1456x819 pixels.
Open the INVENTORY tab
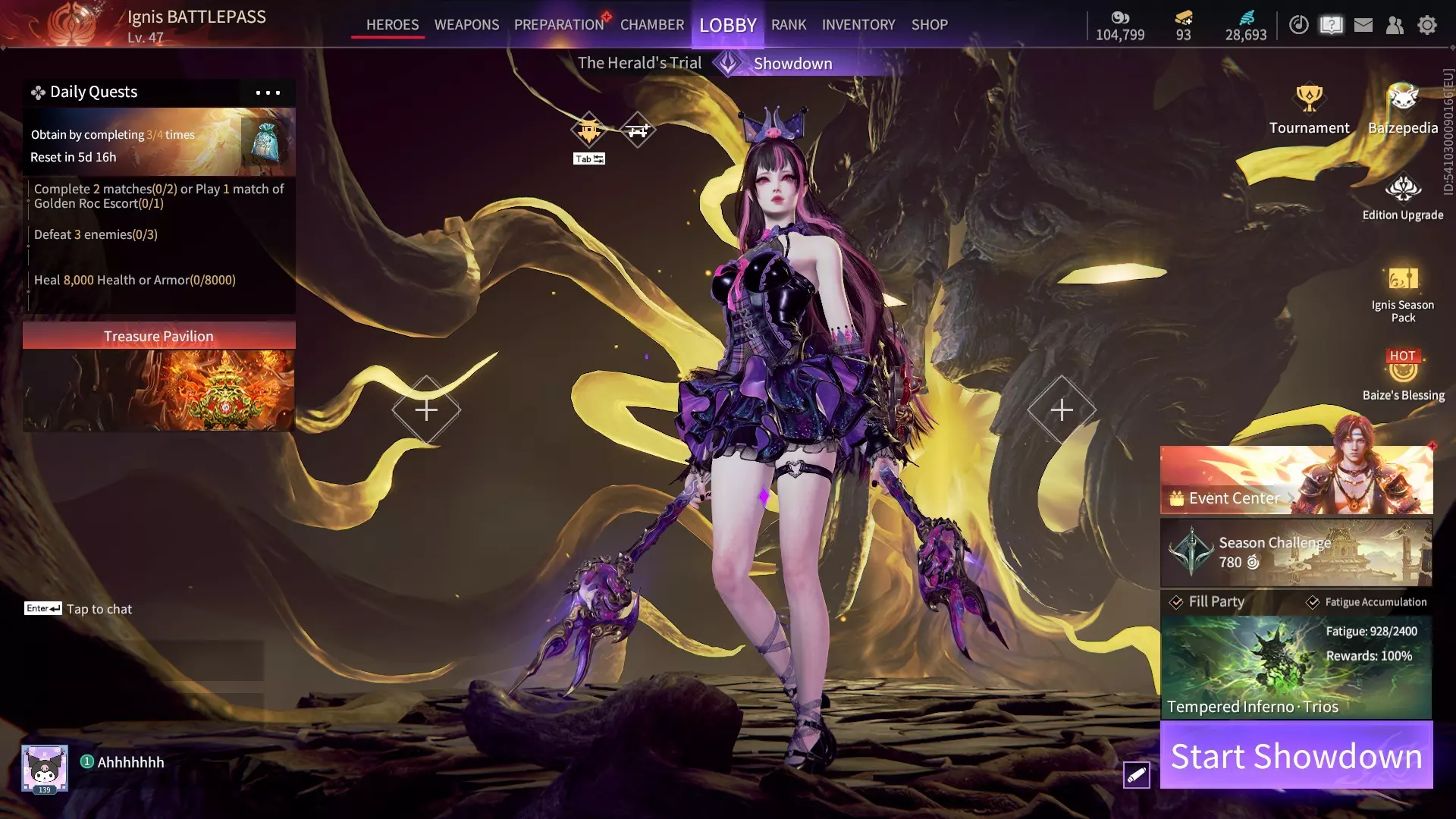click(858, 24)
